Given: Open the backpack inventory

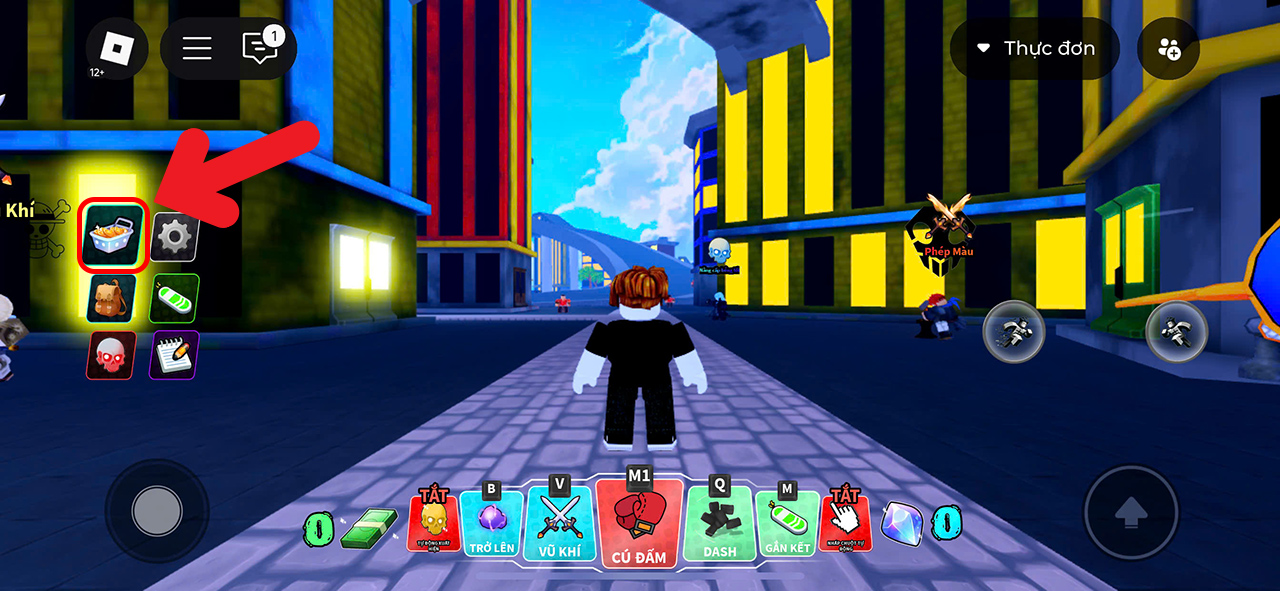Looking at the screenshot, I should pyautogui.click(x=111, y=297).
